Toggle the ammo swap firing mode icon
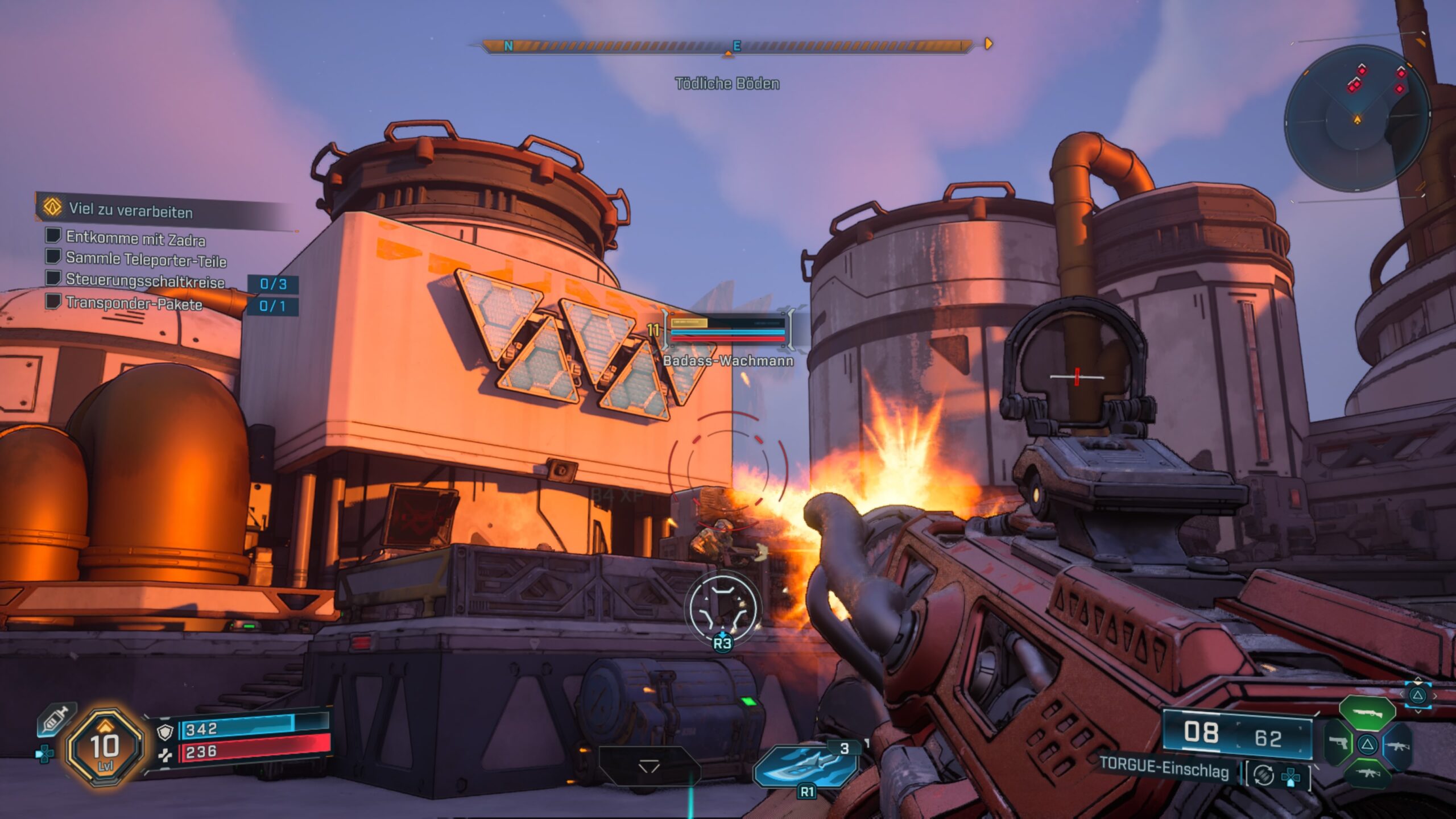The image size is (1456, 819). (x=1263, y=775)
